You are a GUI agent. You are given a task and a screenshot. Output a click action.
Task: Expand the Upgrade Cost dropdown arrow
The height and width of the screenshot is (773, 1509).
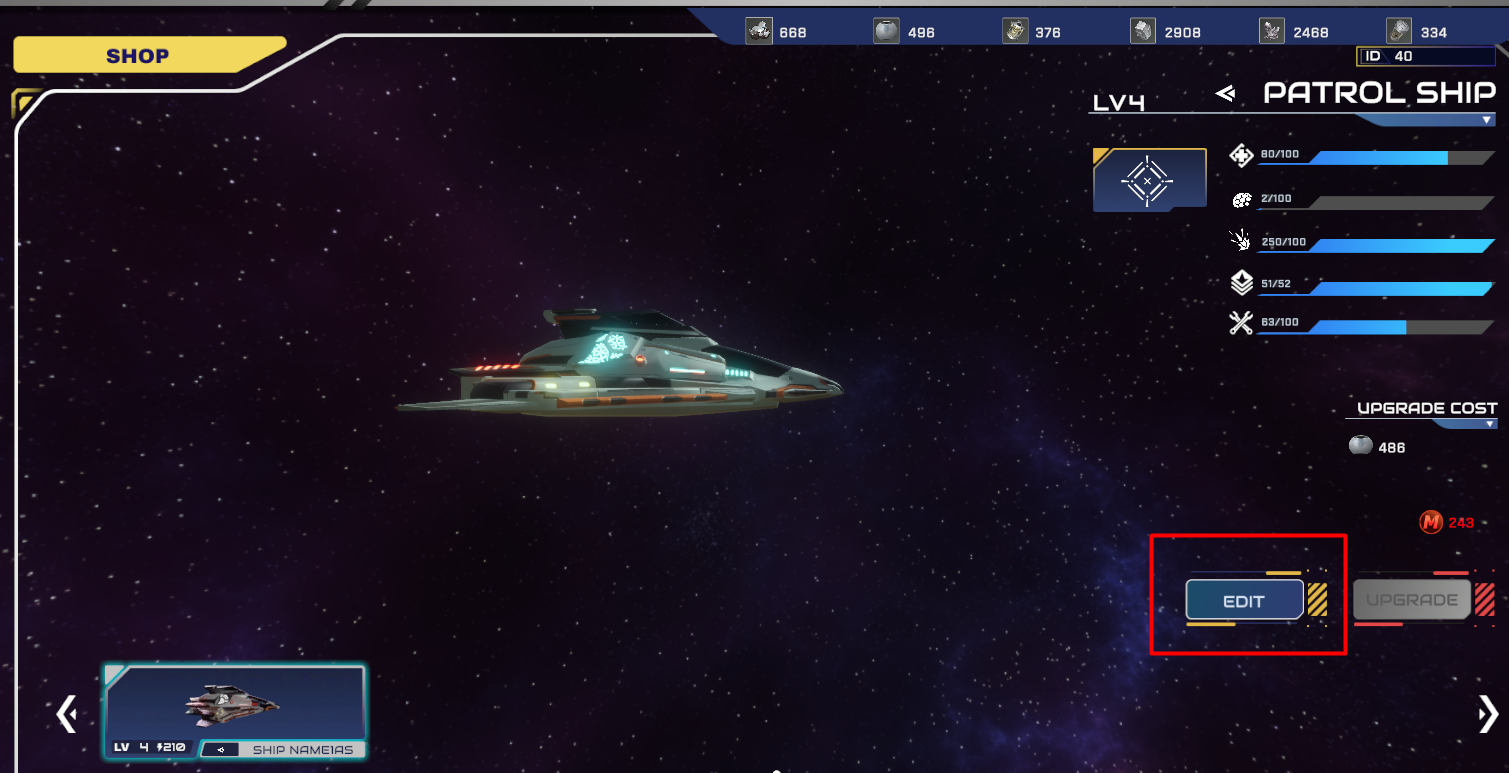[1490, 424]
